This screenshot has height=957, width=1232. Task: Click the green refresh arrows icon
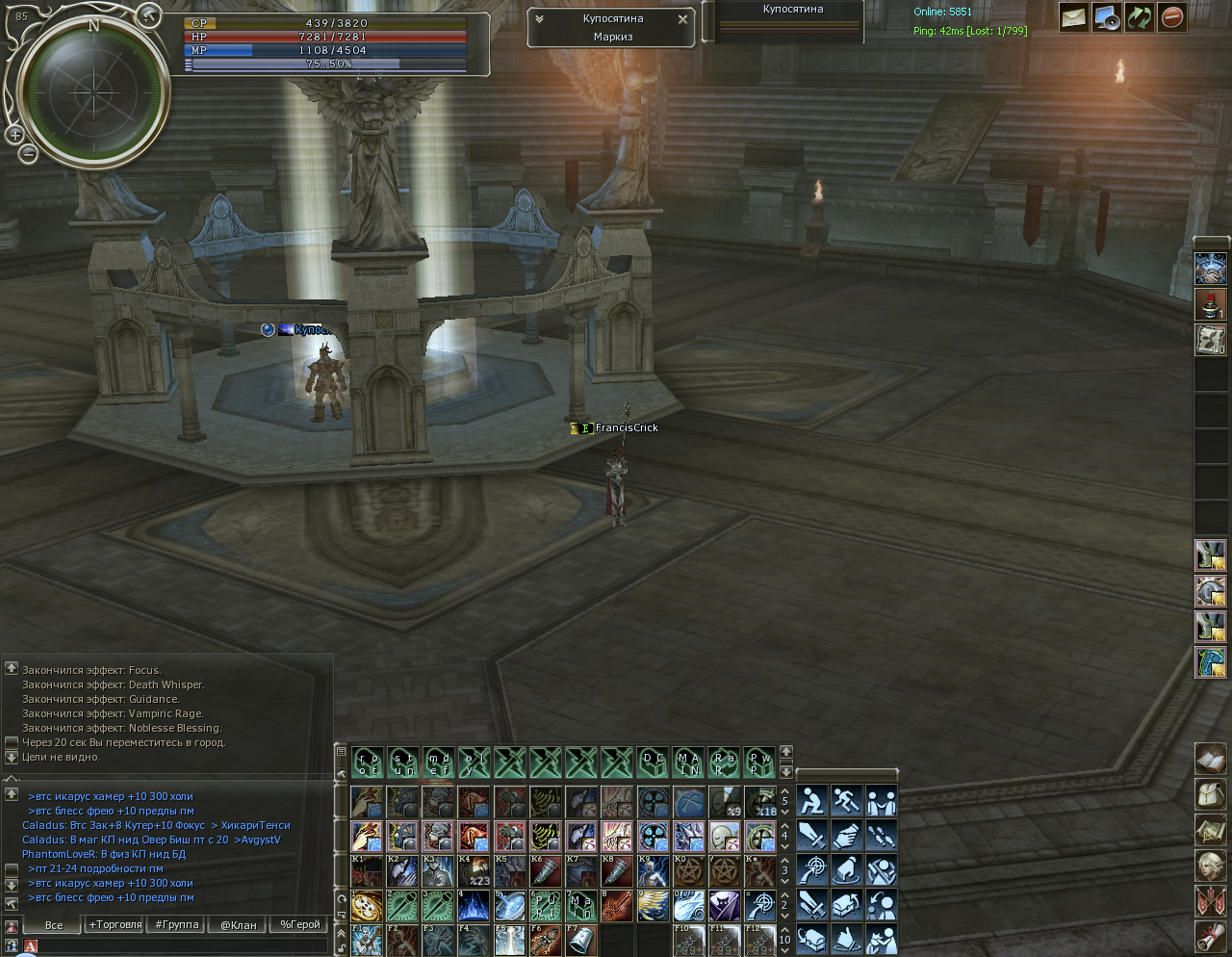[1139, 17]
